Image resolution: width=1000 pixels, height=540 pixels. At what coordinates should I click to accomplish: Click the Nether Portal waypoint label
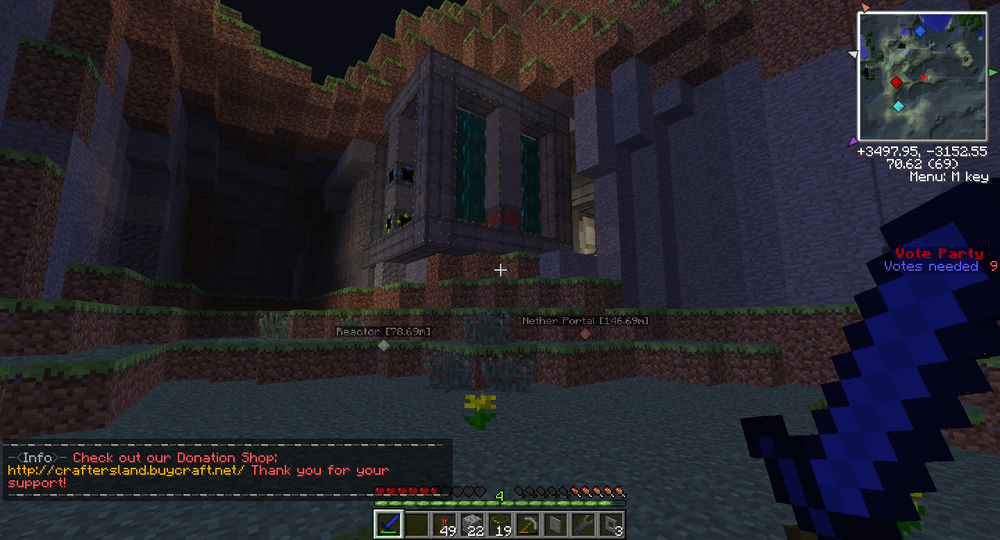[x=585, y=321]
